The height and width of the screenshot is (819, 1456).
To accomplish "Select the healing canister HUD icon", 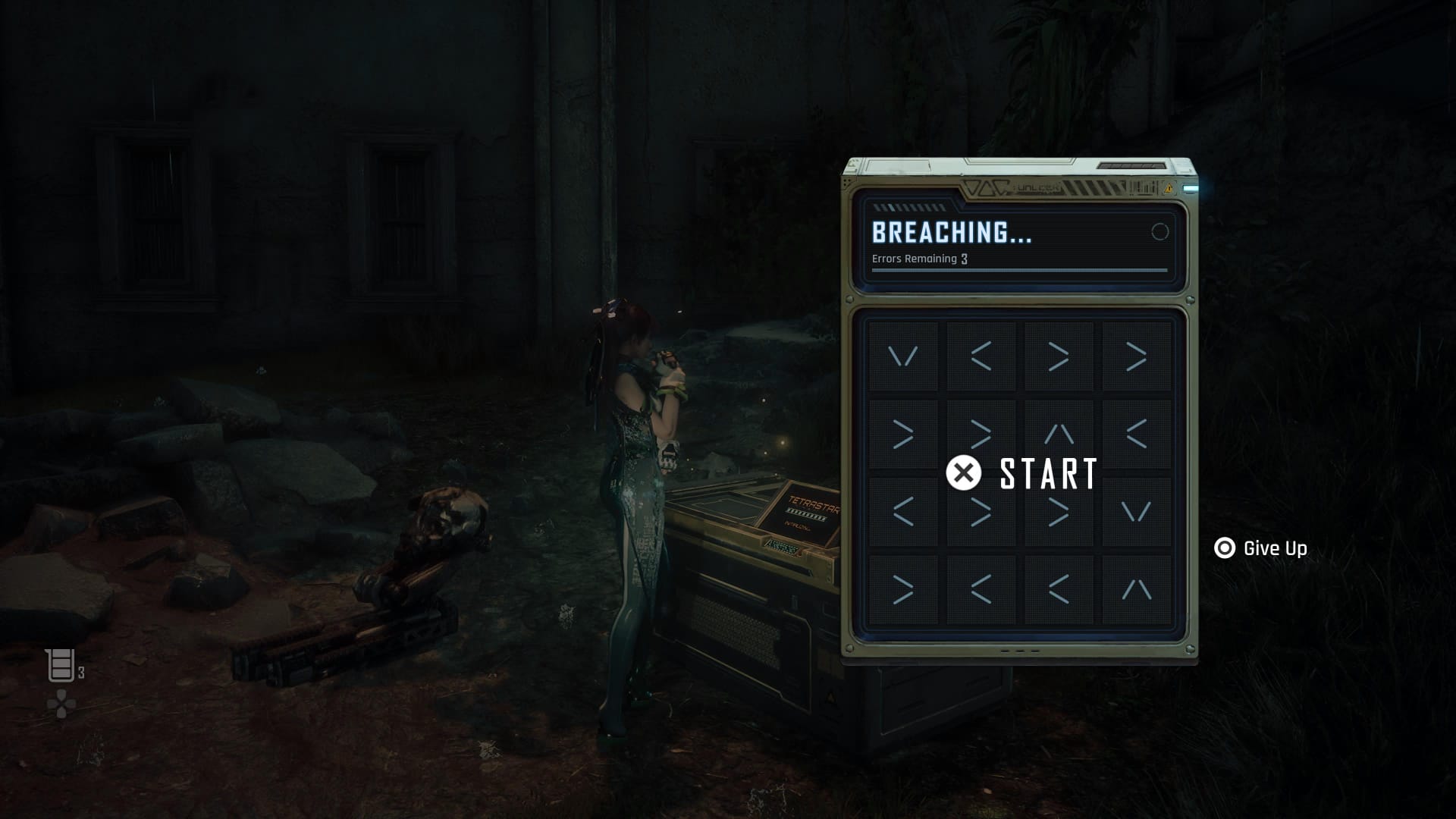I will point(61,665).
